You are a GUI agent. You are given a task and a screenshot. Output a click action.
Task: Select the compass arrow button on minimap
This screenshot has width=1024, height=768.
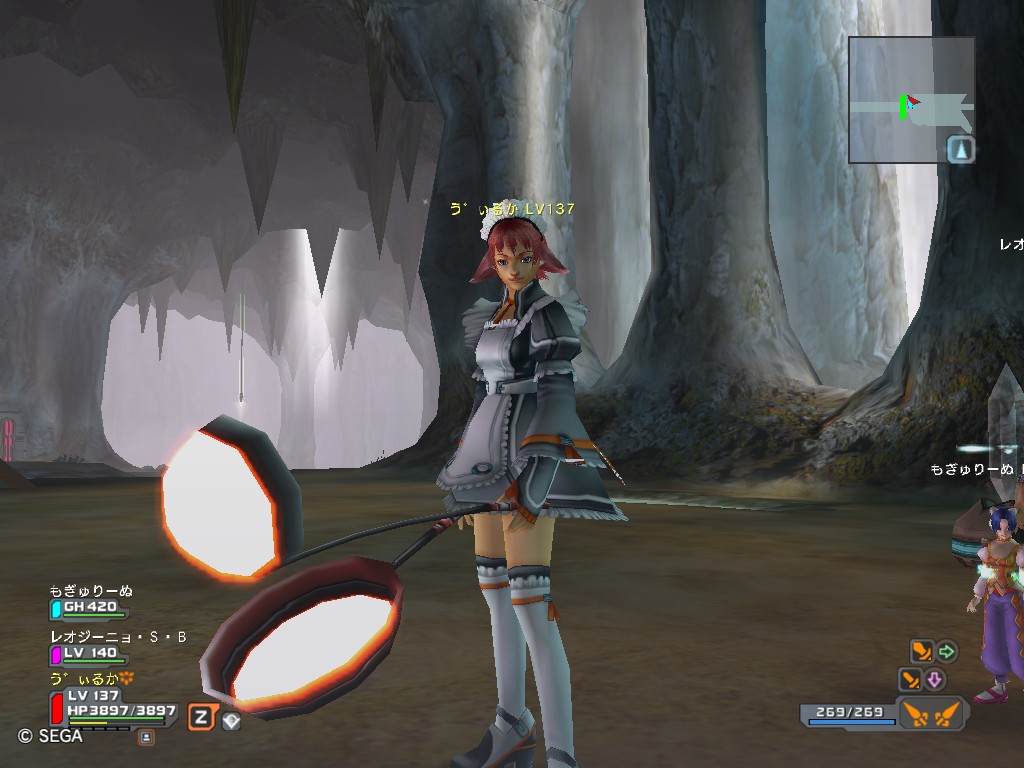[x=961, y=150]
